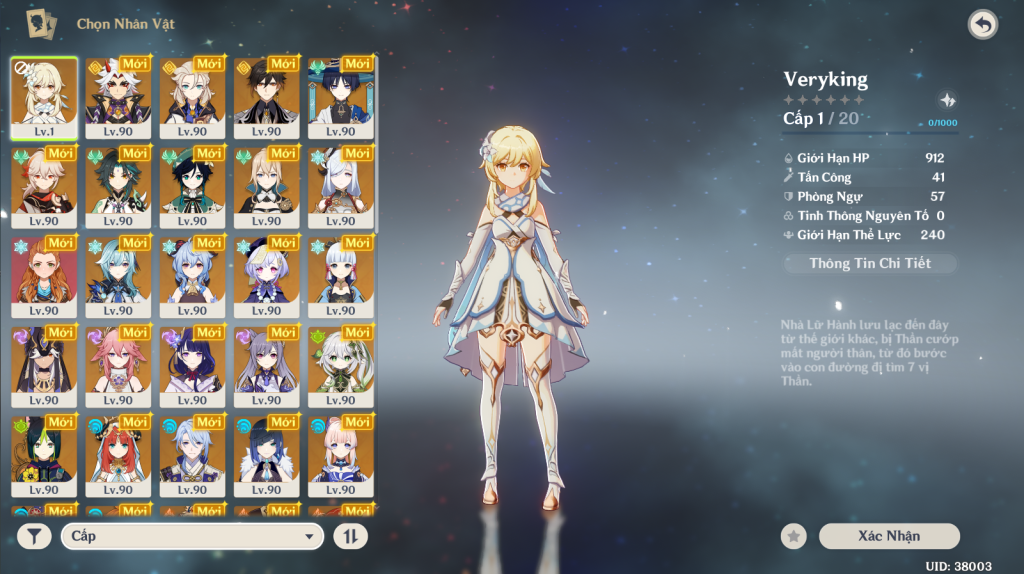Select Yae Miko's pink-haired portrait
This screenshot has height=574, width=1024.
click(118, 365)
